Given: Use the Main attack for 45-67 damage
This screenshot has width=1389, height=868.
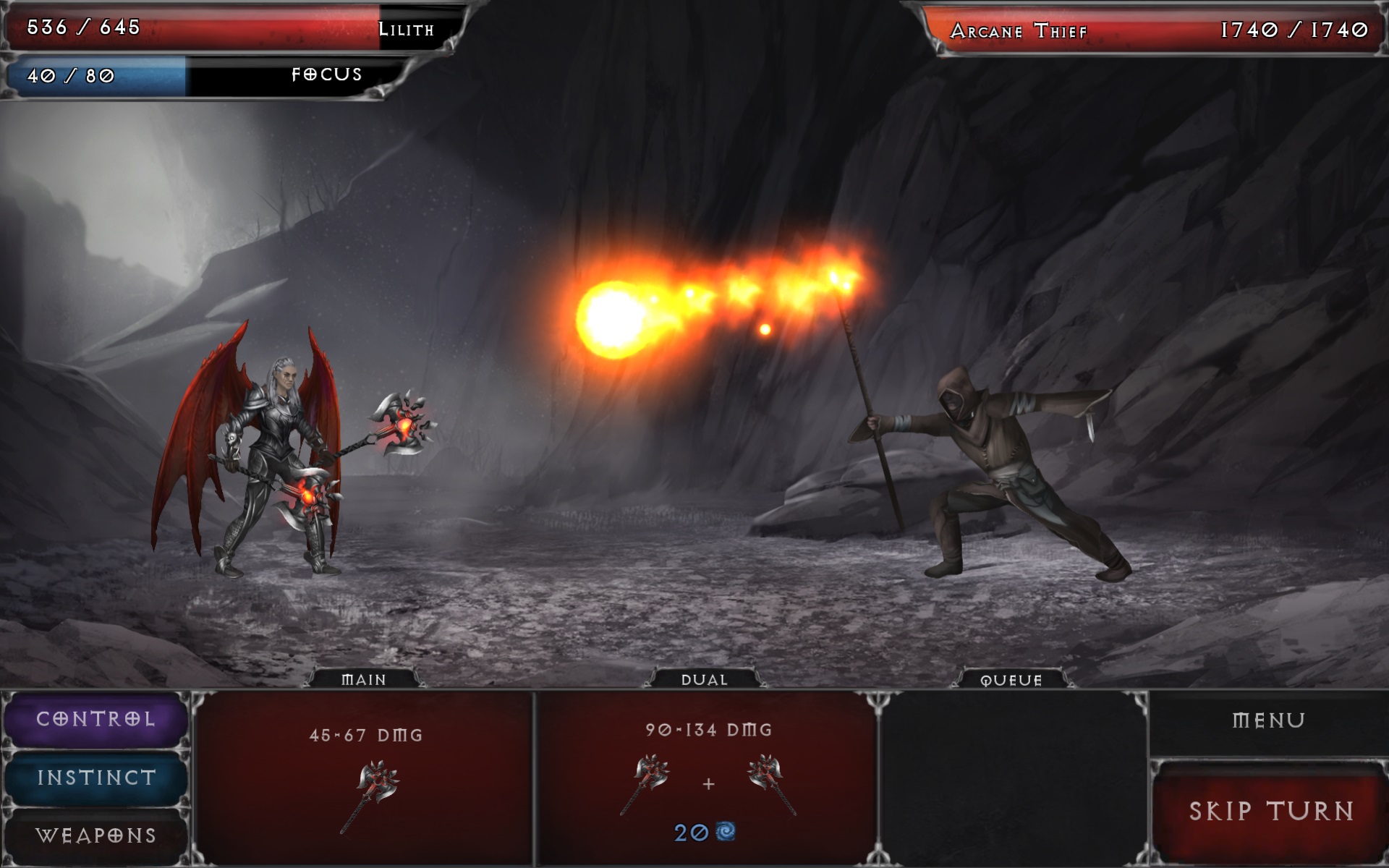Looking at the screenshot, I should point(365,778).
